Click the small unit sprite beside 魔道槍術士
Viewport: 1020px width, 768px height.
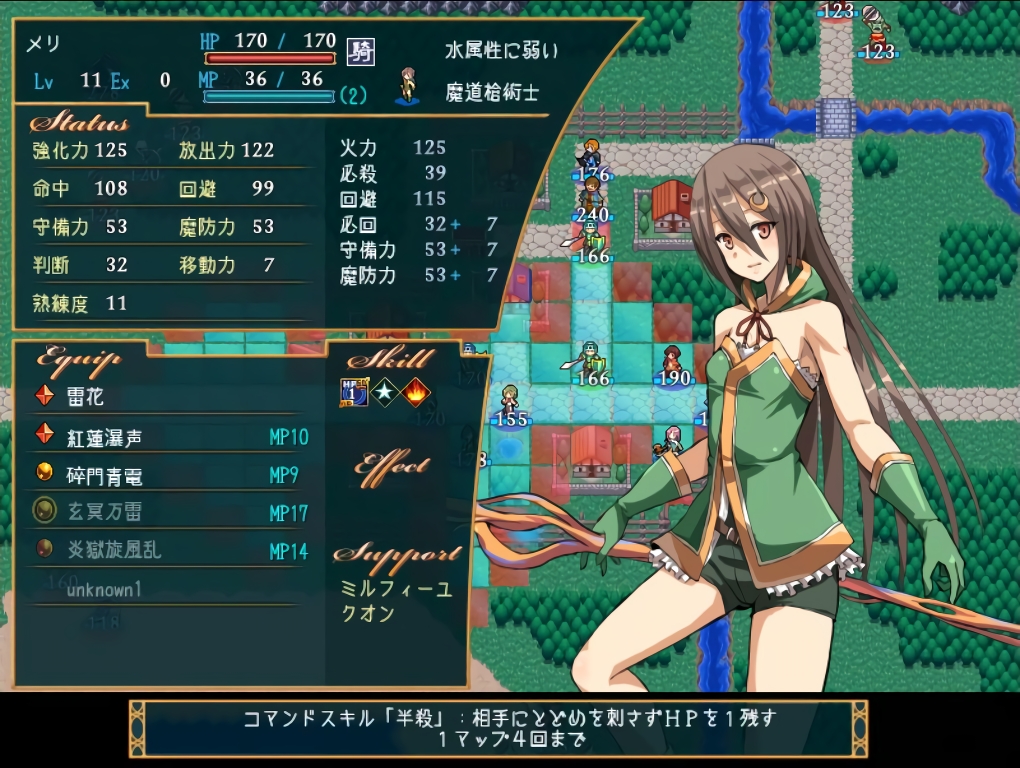tap(408, 86)
